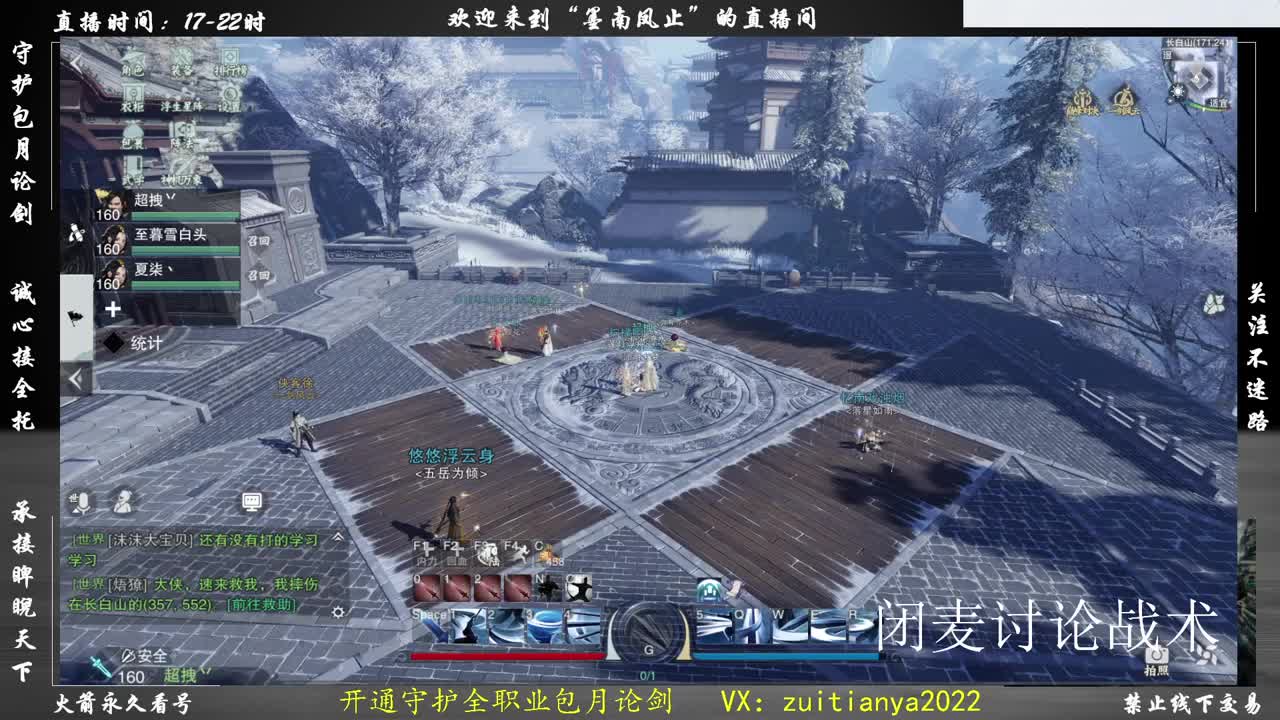Toggle the voice microphone in chat bar

82,501
